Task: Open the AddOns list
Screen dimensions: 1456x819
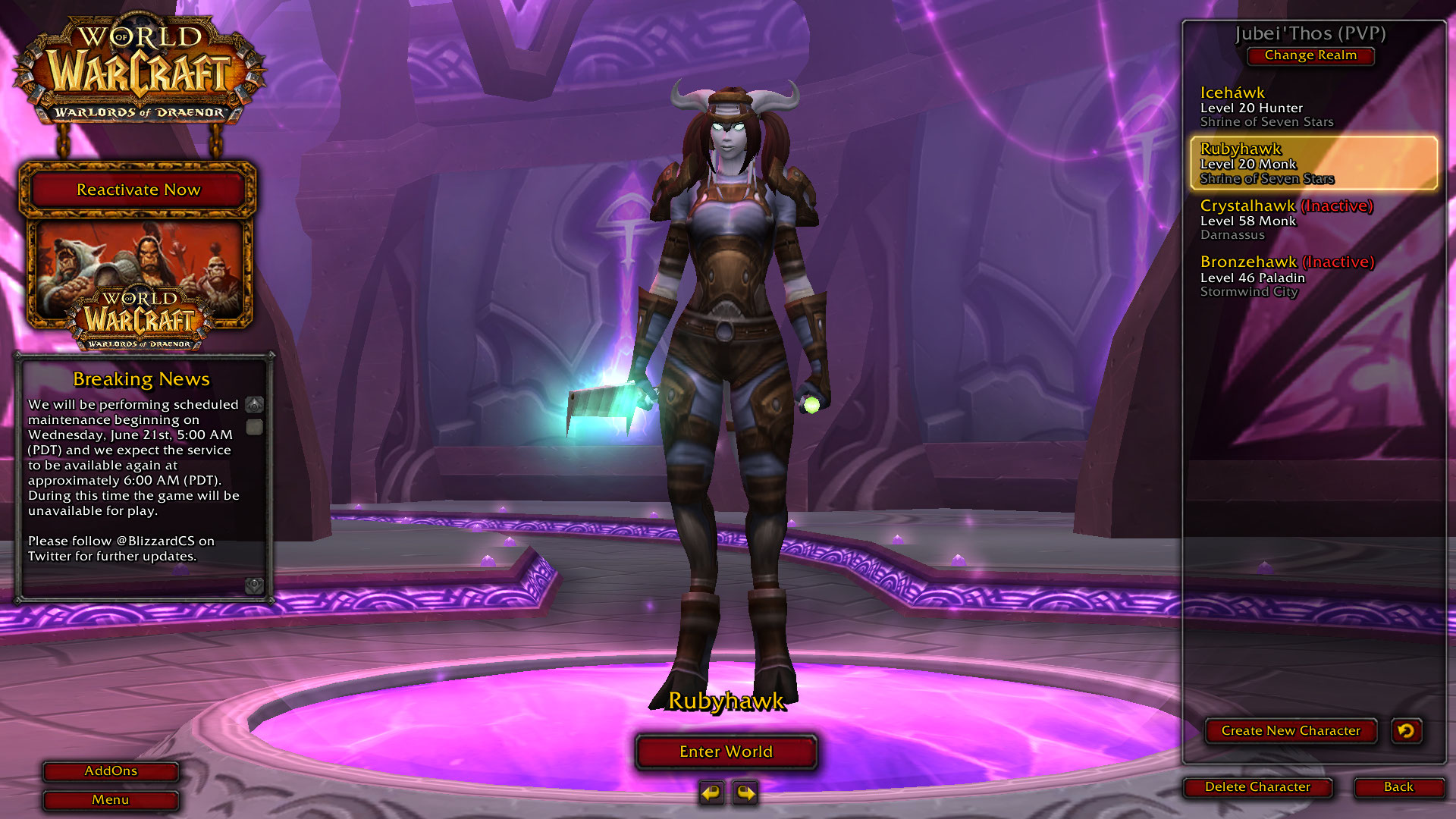Action: point(111,771)
